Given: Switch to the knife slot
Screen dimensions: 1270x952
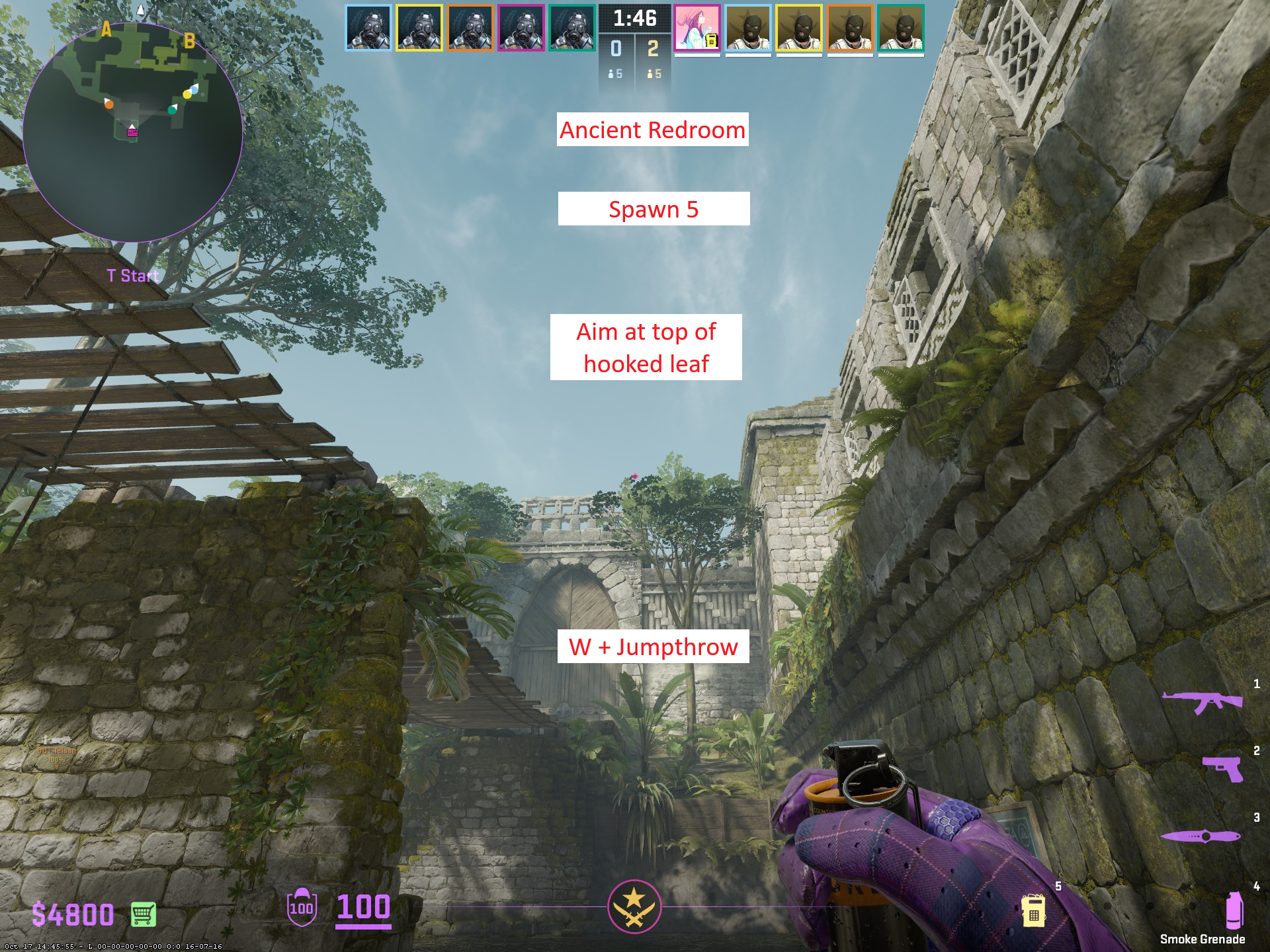Looking at the screenshot, I should click(1200, 836).
